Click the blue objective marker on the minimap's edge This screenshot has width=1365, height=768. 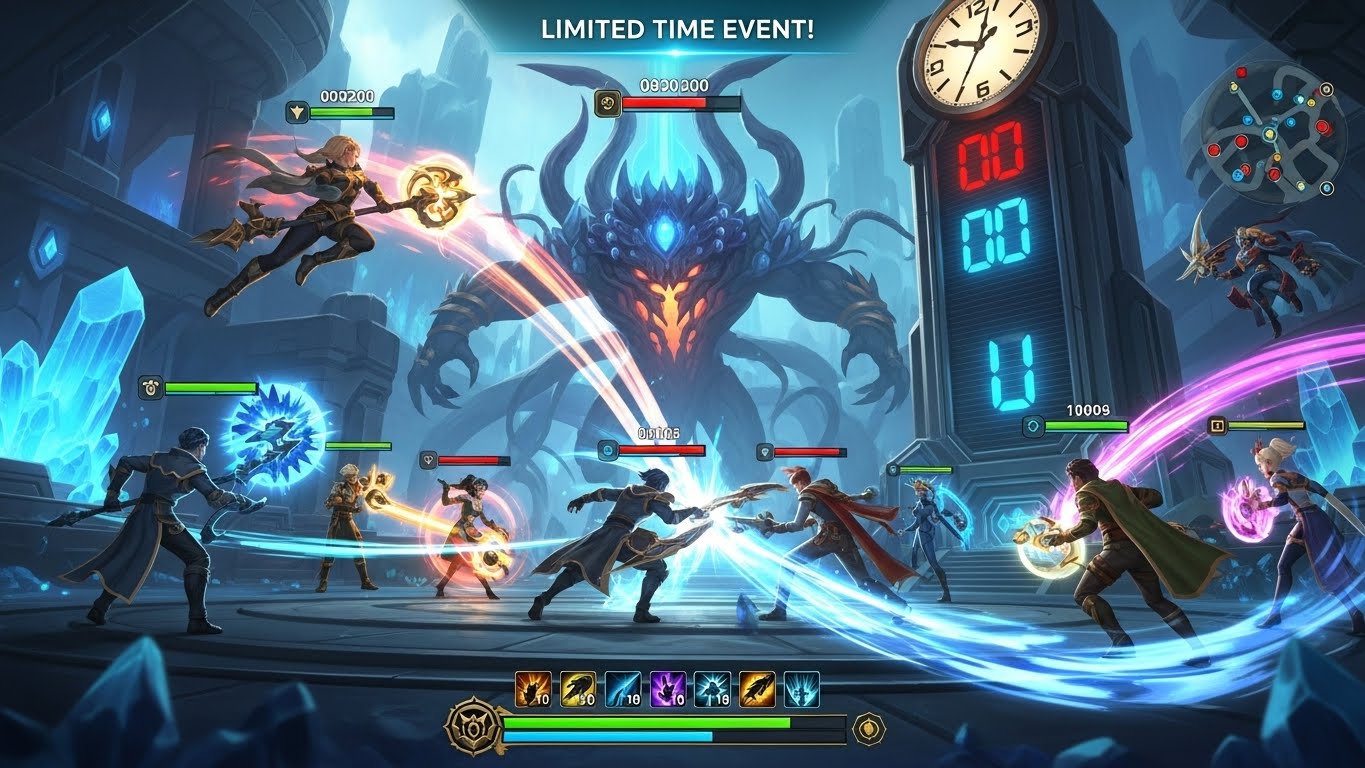point(1326,189)
